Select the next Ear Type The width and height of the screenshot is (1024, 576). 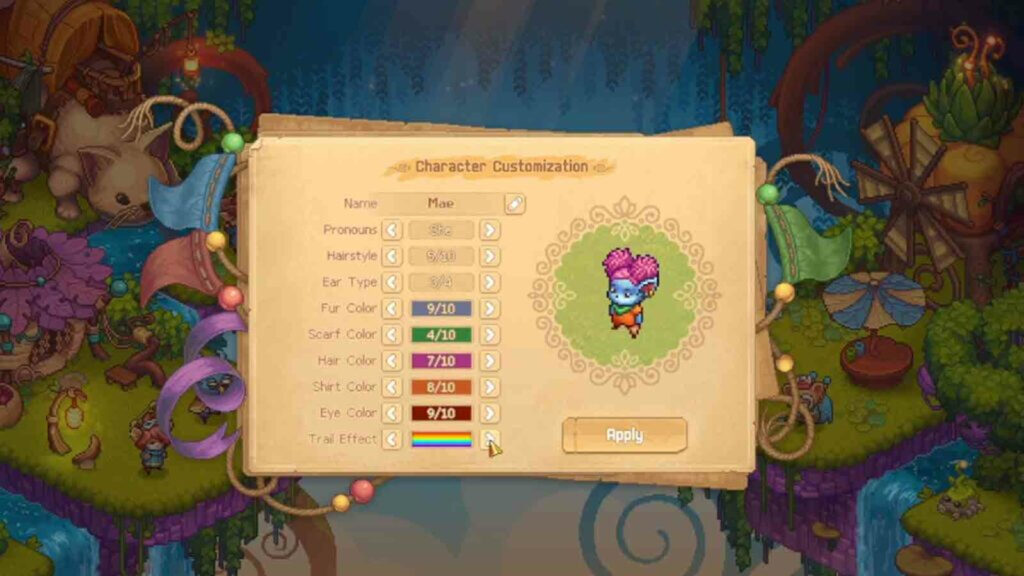coord(489,283)
